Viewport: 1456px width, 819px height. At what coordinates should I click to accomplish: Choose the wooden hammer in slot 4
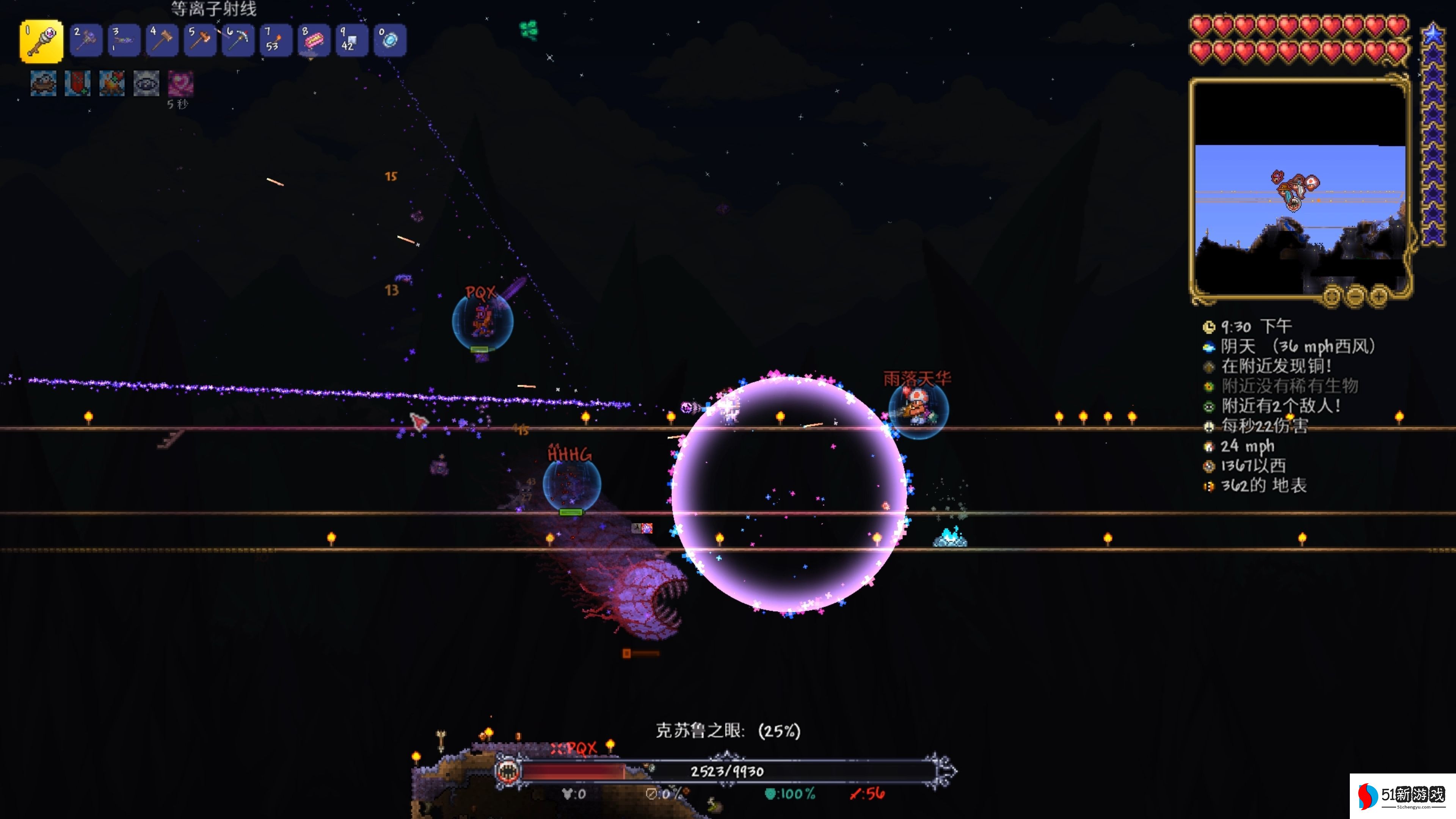point(162,41)
